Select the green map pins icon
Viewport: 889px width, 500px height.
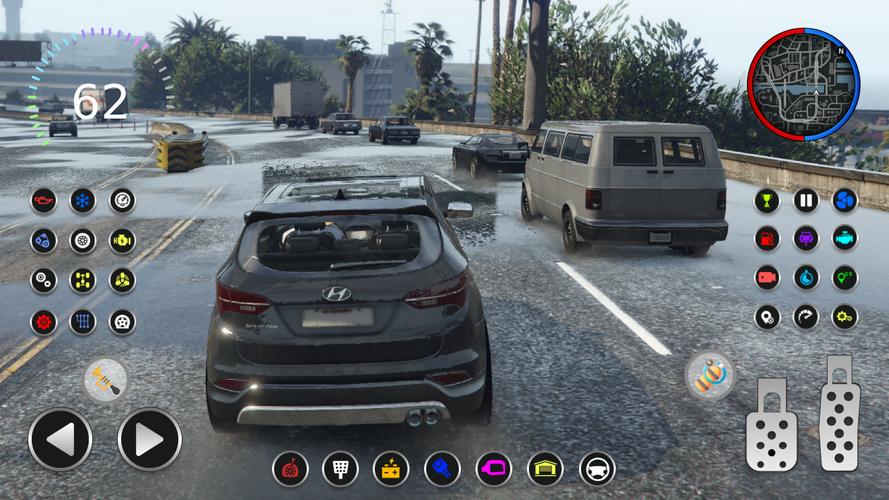coord(845,278)
